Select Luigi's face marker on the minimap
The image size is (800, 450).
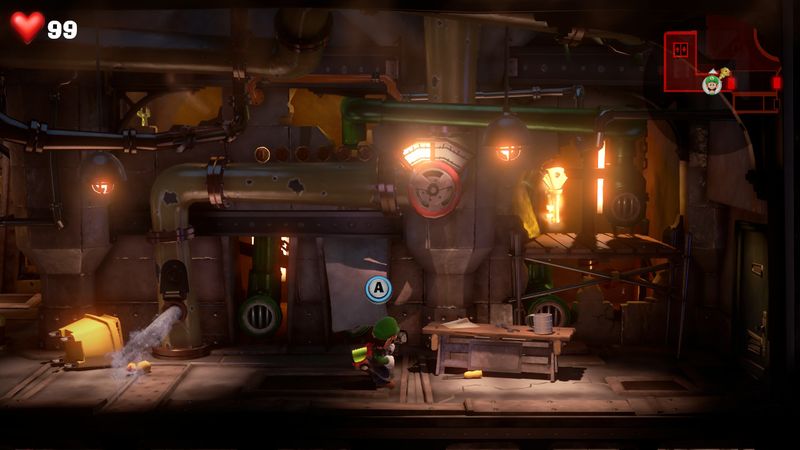pyautogui.click(x=712, y=83)
